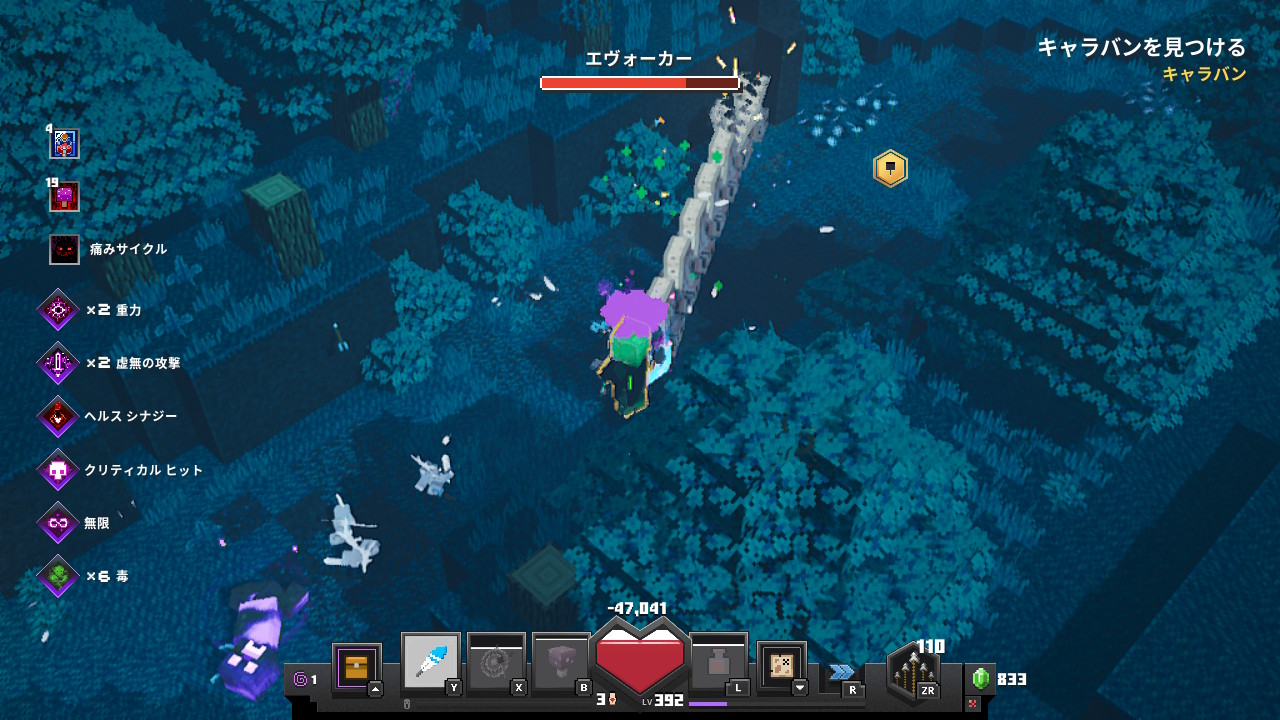Trigger the blue dodge roll arrows
The image size is (1280, 720).
[841, 672]
